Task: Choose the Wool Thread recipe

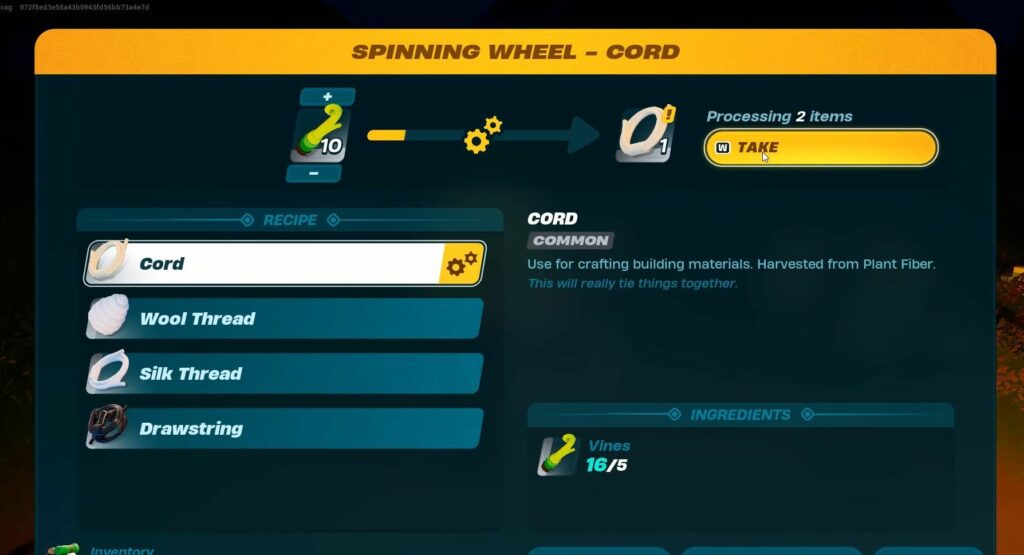Action: click(284, 319)
